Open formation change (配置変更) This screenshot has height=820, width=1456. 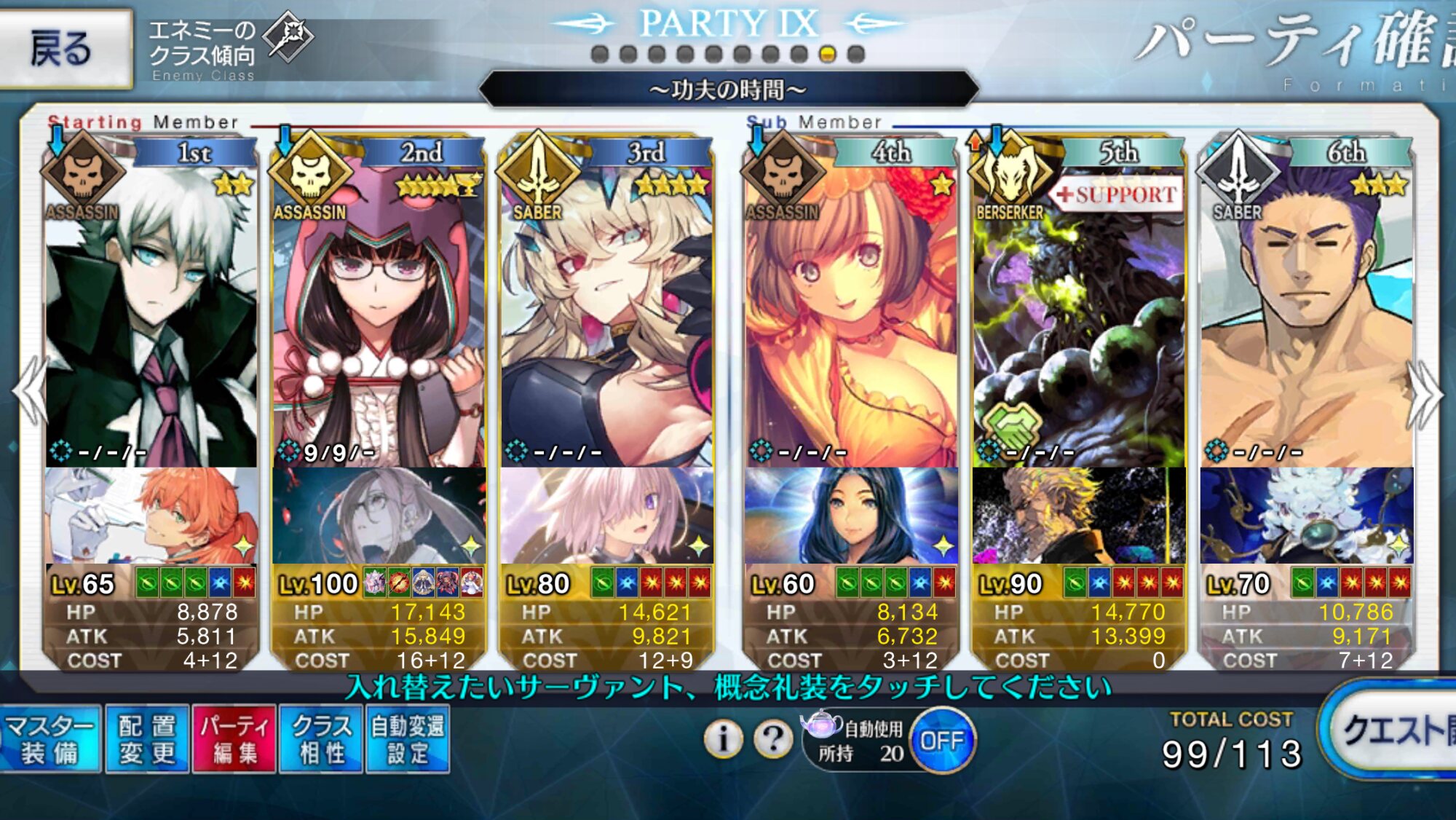[x=147, y=738]
